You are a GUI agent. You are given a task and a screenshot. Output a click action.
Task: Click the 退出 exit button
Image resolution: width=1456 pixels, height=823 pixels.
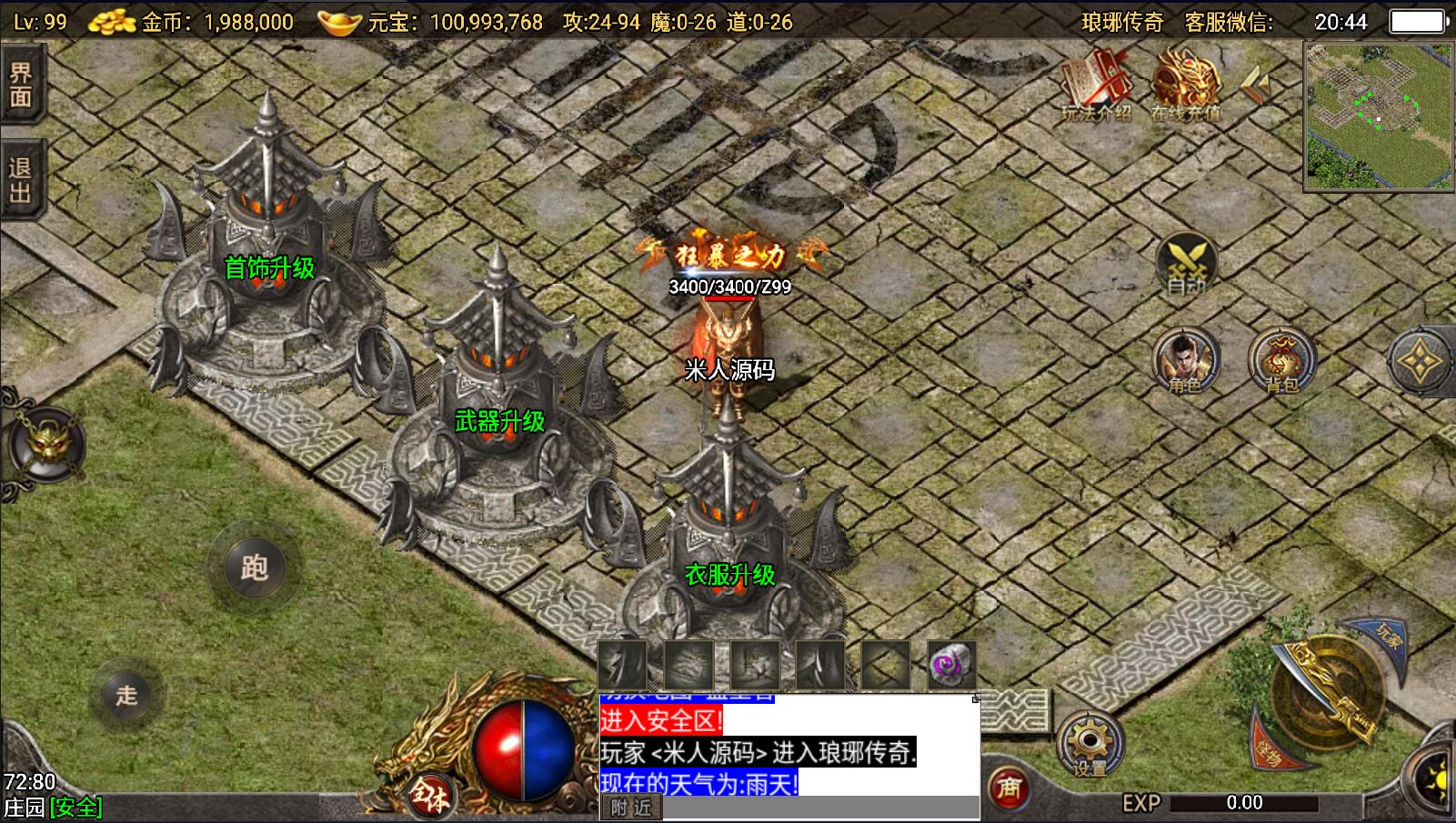(x=21, y=179)
